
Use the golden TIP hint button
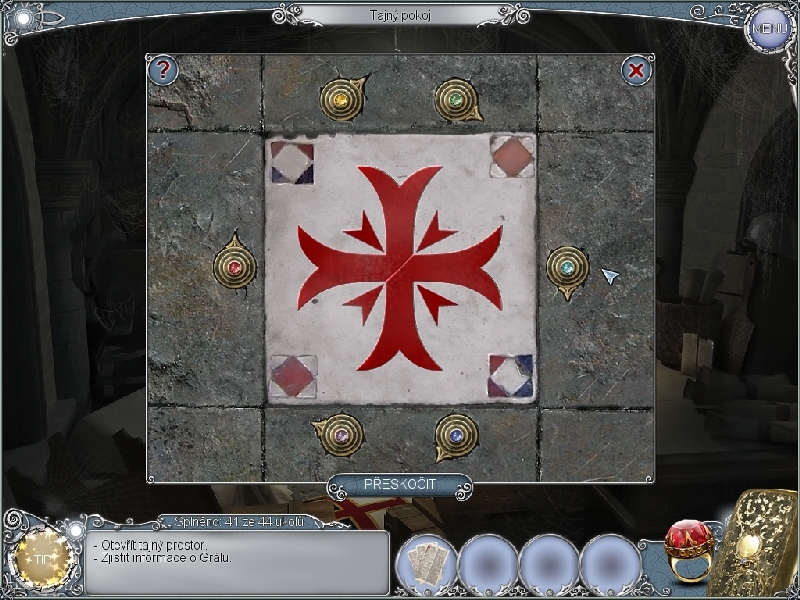[41, 558]
